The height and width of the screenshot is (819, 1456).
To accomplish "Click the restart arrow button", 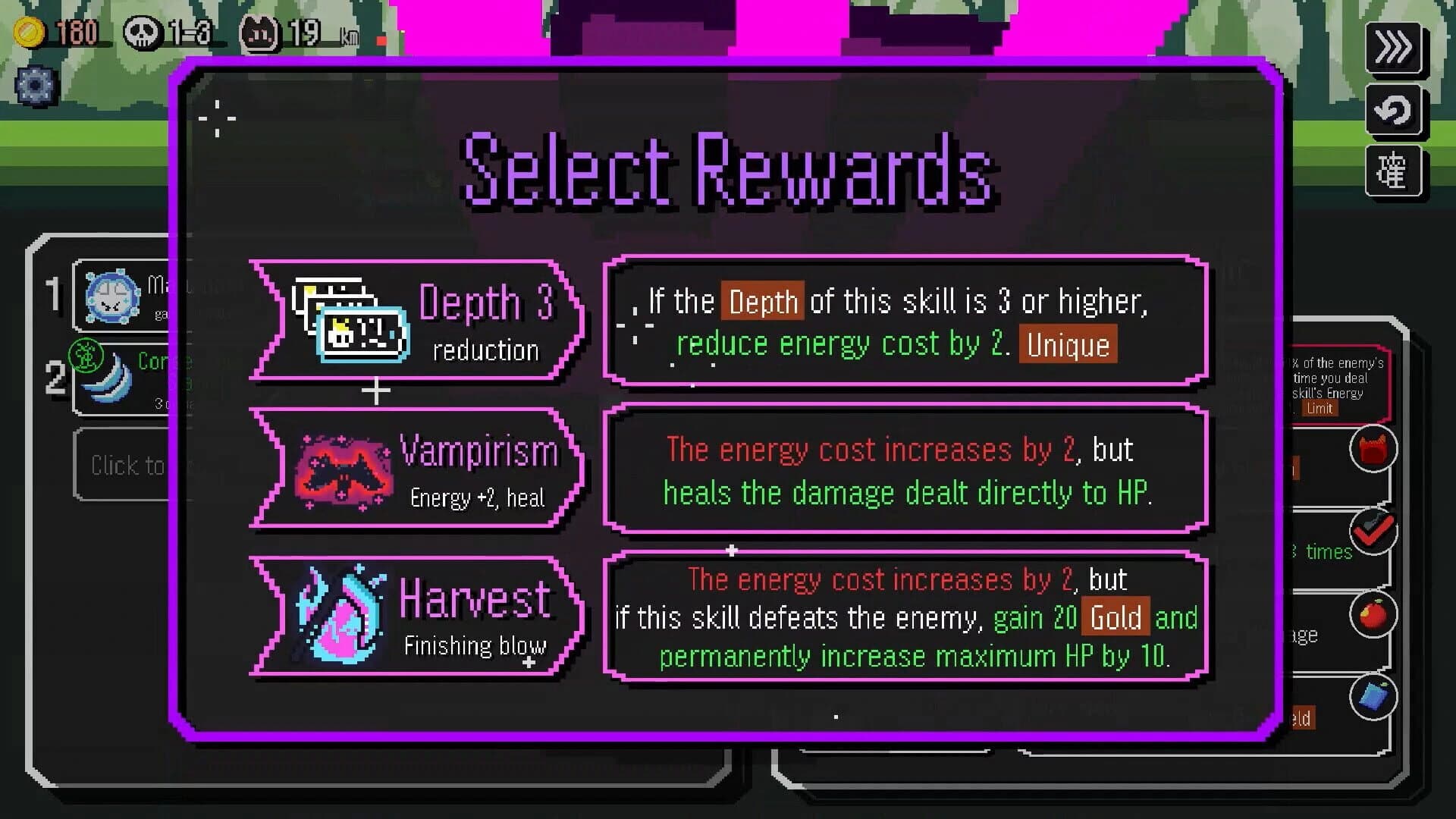I will 1394,111.
